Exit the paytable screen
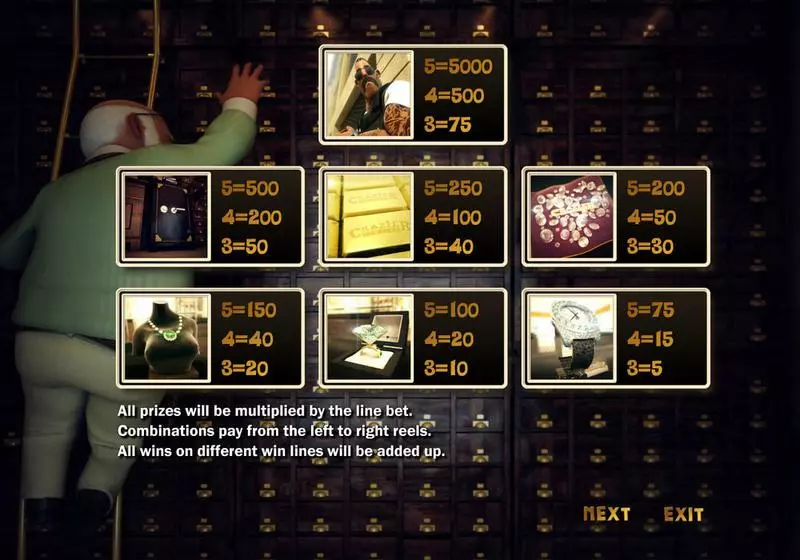The height and width of the screenshot is (560, 800). [683, 514]
